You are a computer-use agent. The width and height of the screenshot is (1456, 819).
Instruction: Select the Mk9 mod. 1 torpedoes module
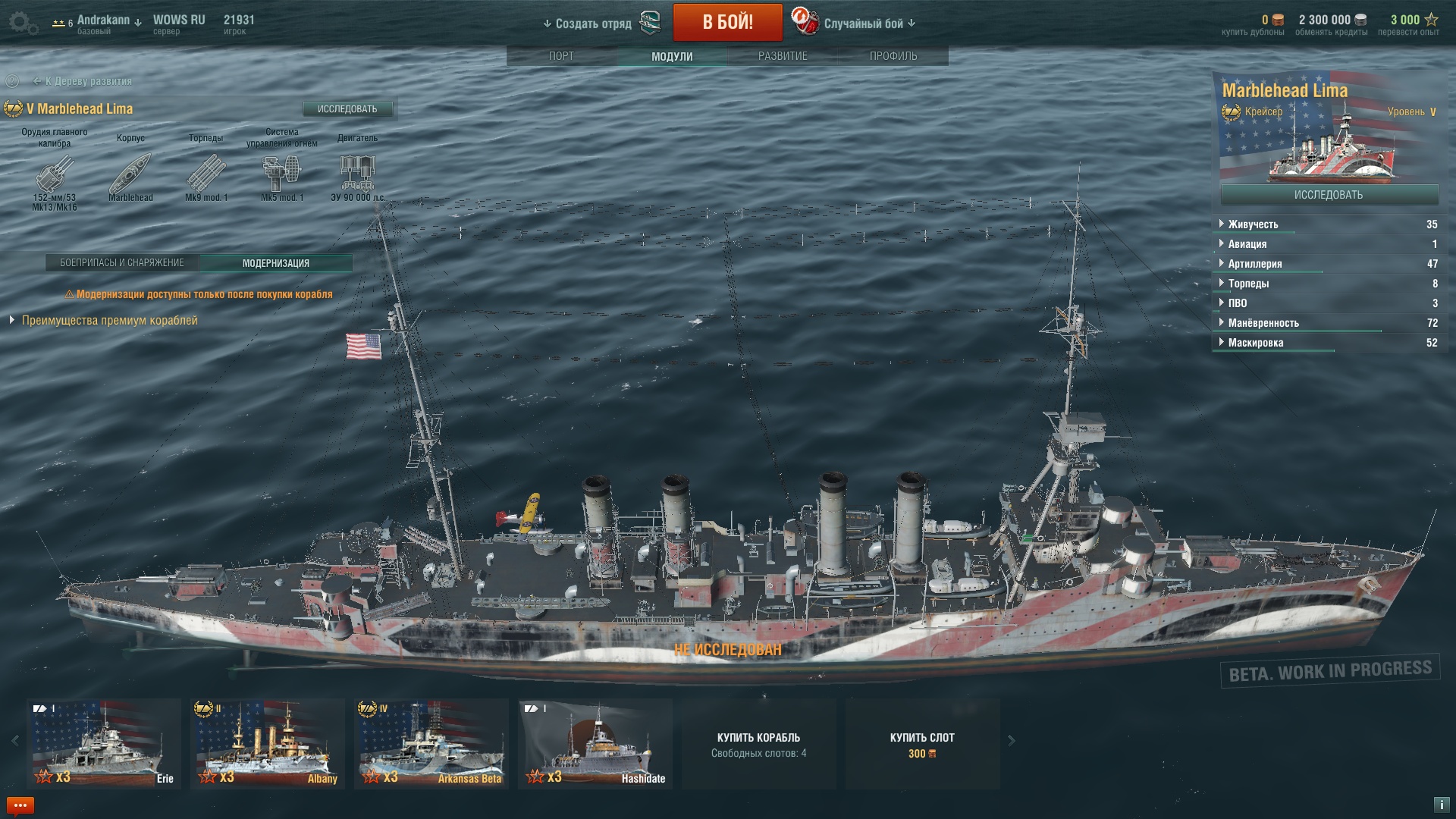206,174
